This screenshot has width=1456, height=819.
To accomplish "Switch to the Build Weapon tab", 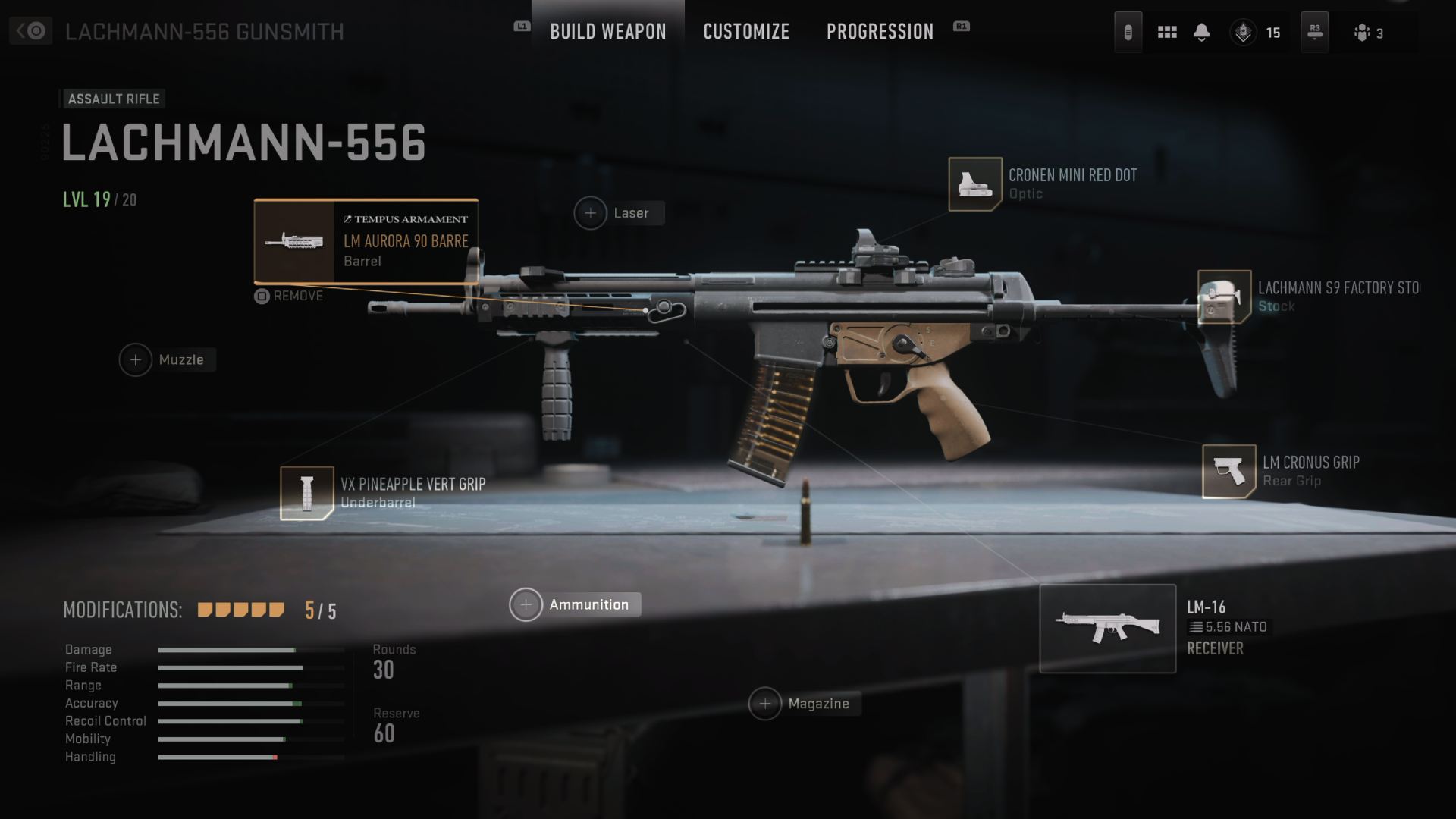I will tap(607, 32).
